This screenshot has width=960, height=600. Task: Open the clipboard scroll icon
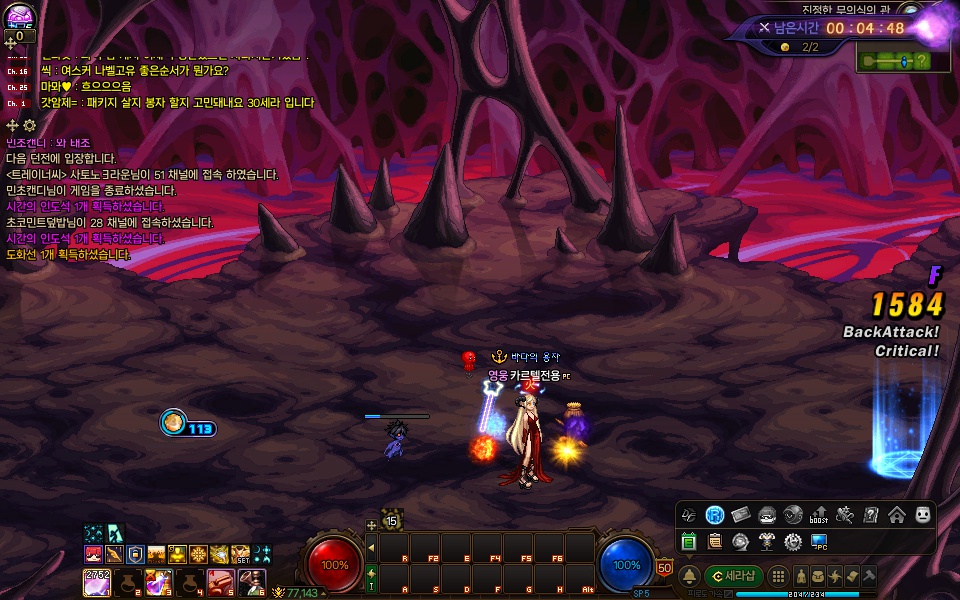point(715,541)
